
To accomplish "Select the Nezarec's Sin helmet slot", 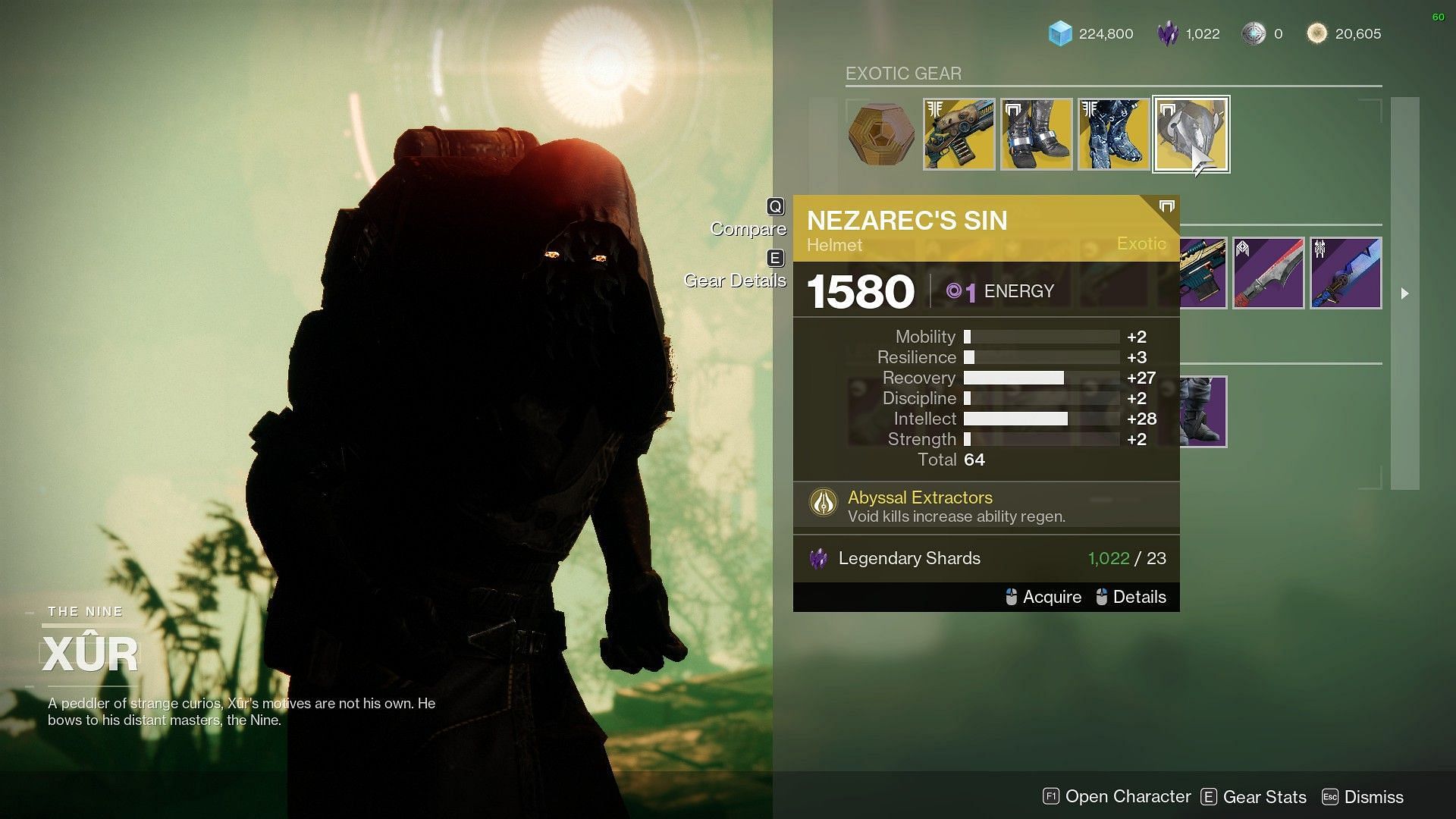I will point(1191,134).
